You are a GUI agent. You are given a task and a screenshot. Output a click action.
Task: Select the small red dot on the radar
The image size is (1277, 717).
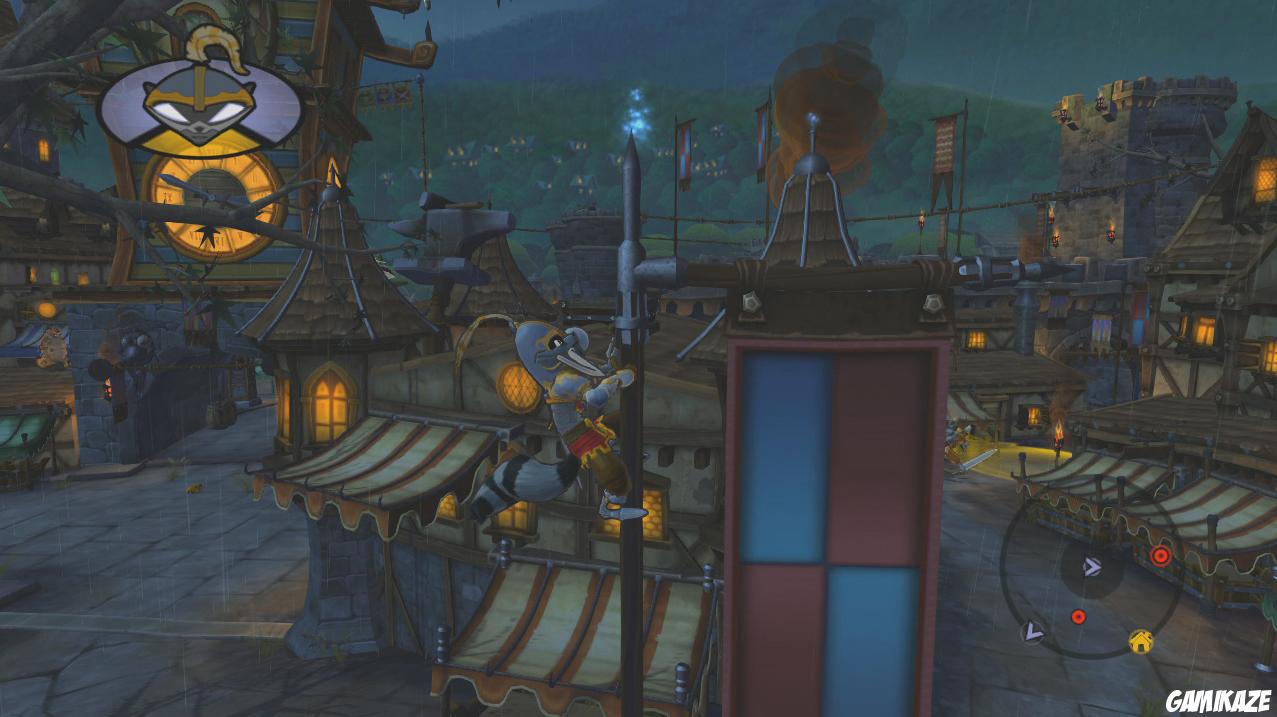1078,616
